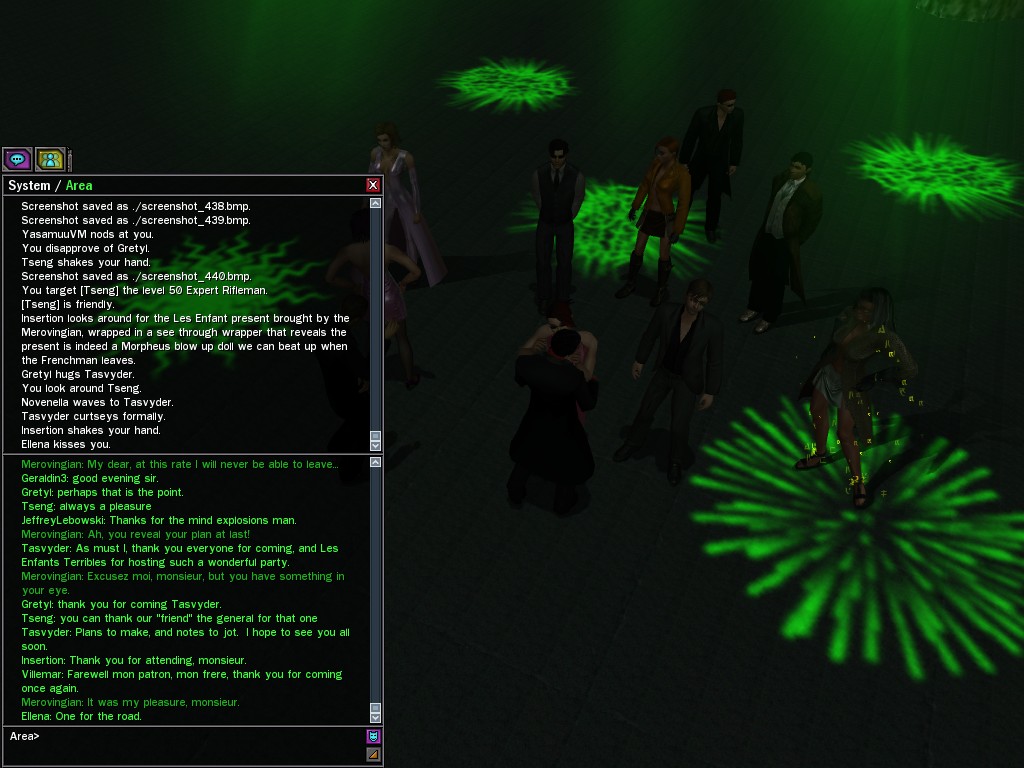Close the System / Area chat window
Viewport: 1024px width, 768px height.
coord(373,185)
